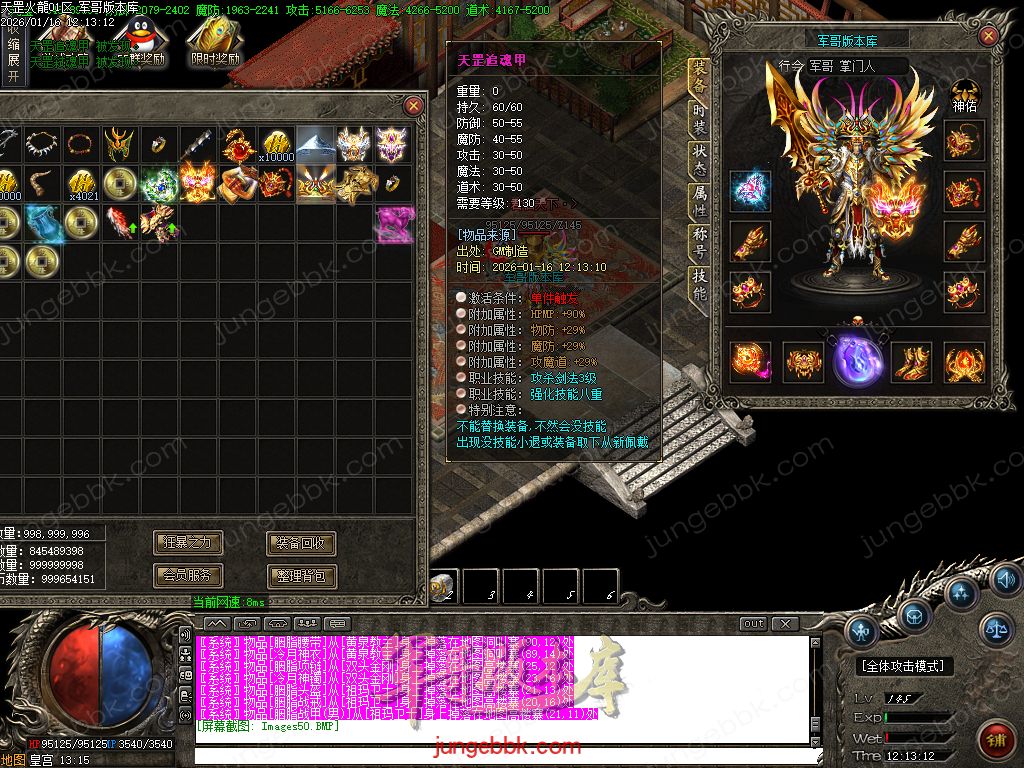Select the golden boots equipment slot
This screenshot has width=1024, height=768.
(x=909, y=361)
